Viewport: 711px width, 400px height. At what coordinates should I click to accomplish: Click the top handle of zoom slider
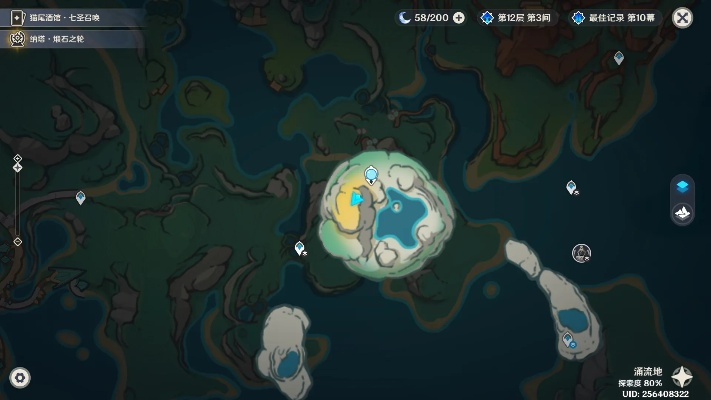pyautogui.click(x=18, y=160)
